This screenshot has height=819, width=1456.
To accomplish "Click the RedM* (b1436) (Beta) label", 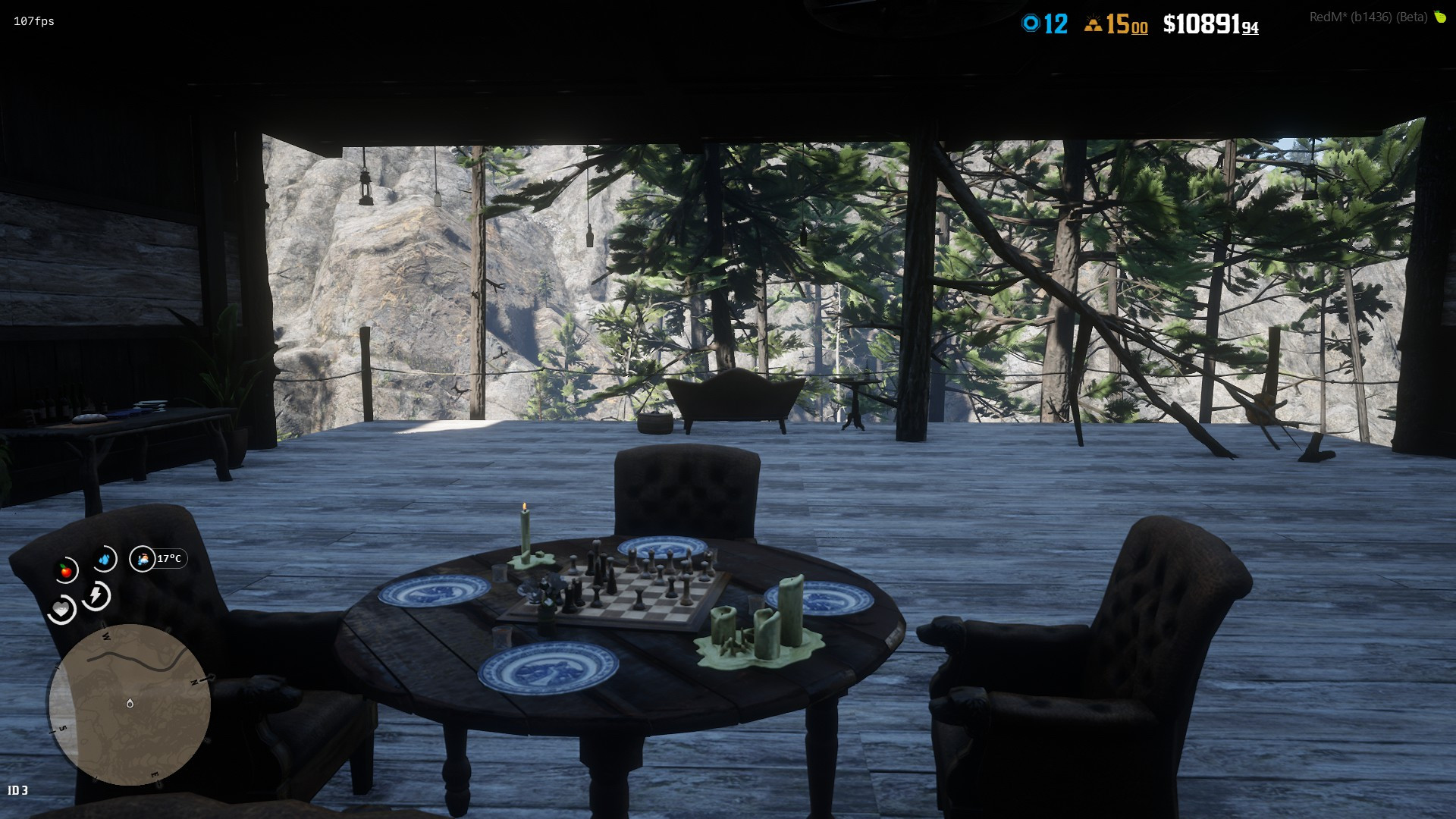I will 1370,17.
